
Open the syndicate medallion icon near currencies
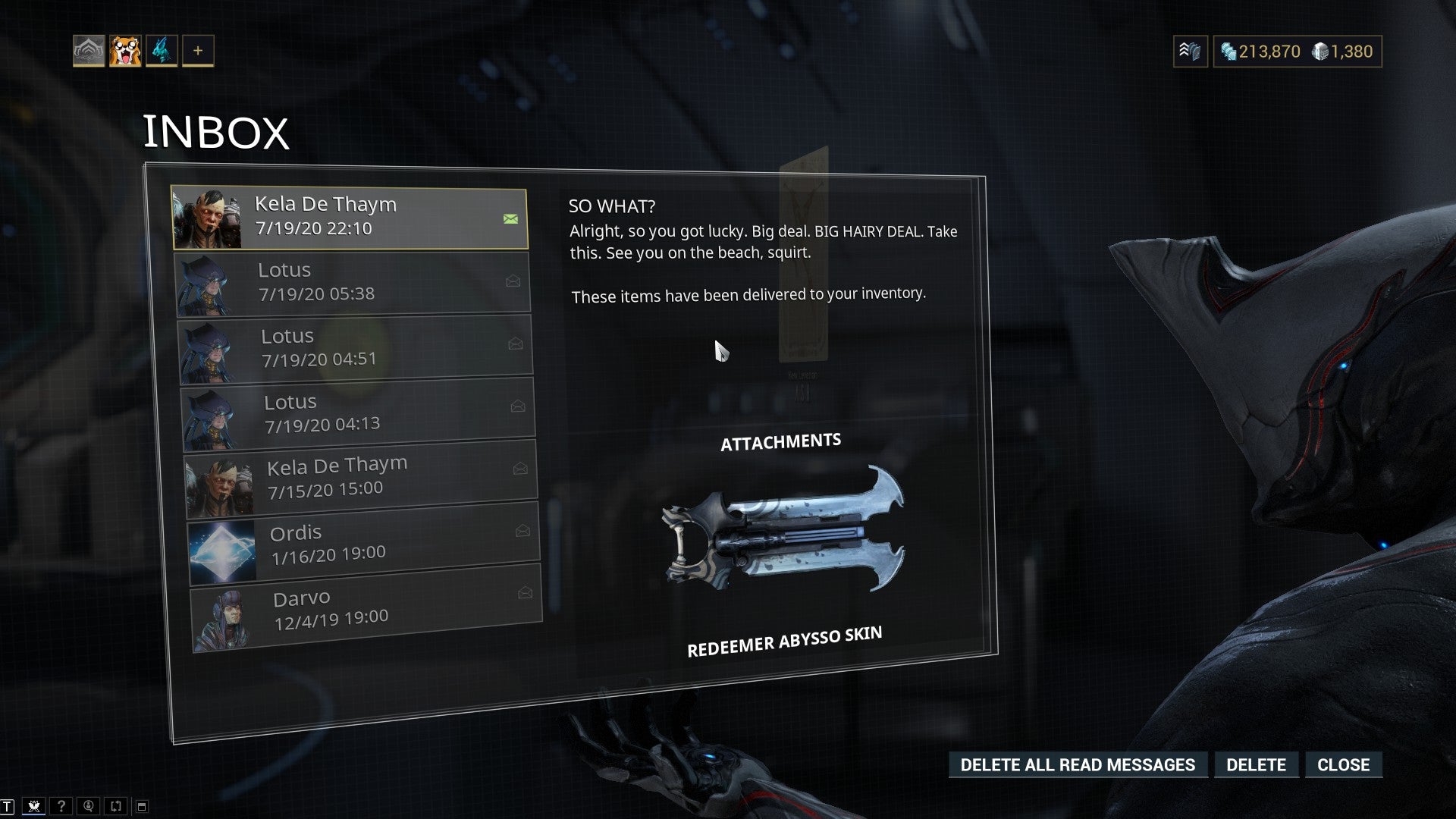coord(1190,52)
